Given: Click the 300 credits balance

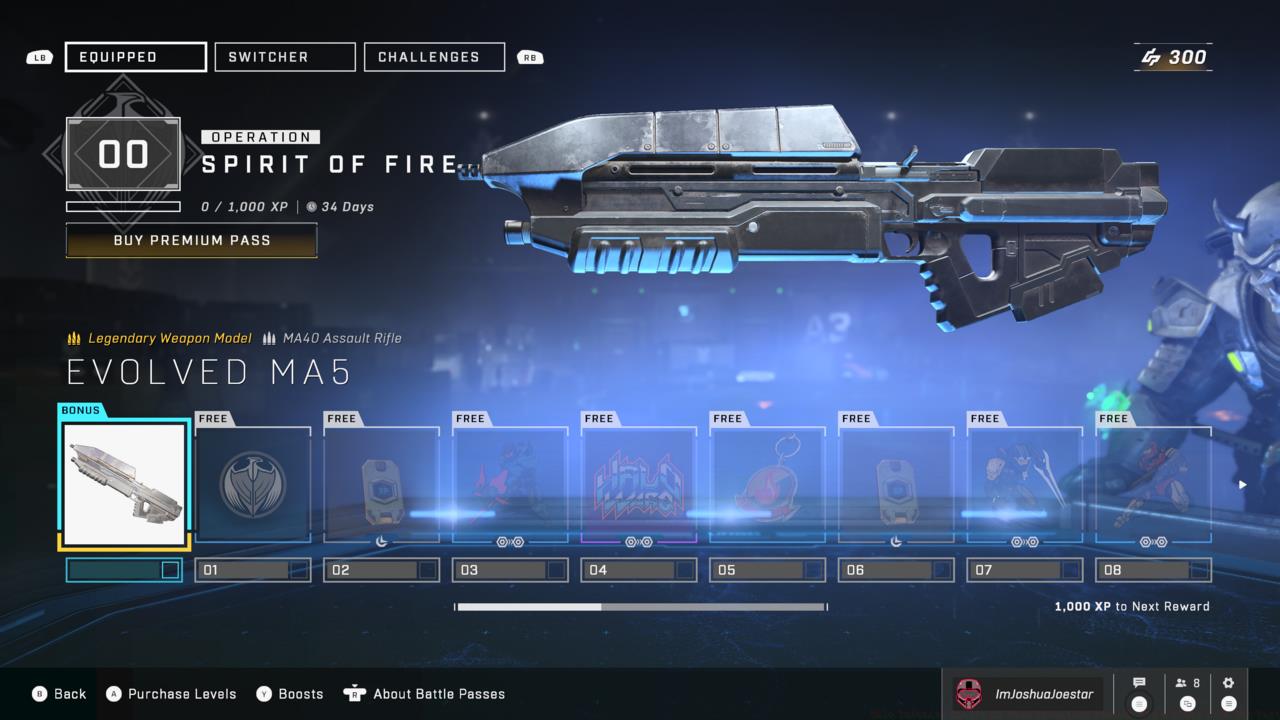Looking at the screenshot, I should click(1174, 58).
